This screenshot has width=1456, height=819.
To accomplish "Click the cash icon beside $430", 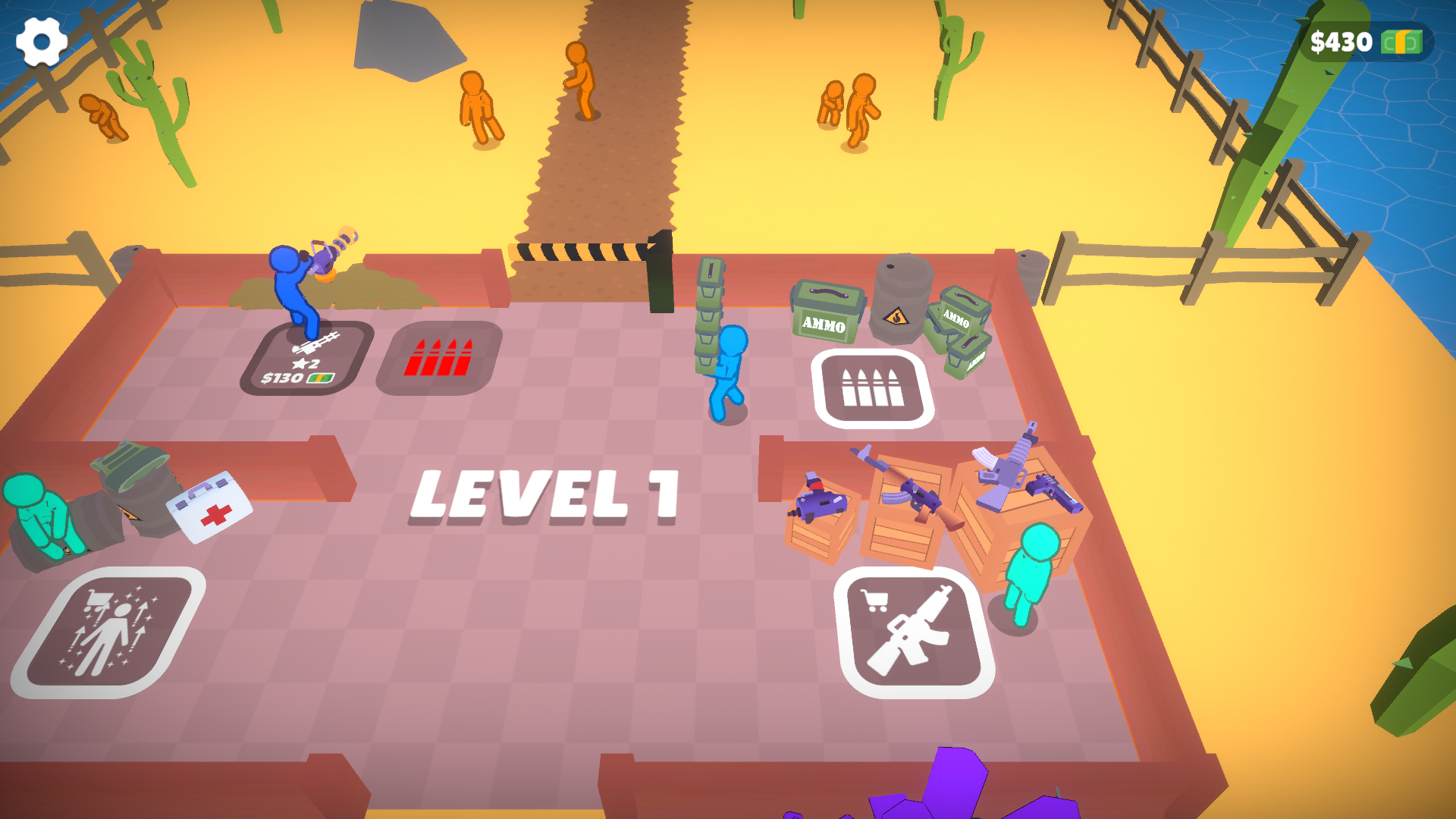I will 1403,40.
